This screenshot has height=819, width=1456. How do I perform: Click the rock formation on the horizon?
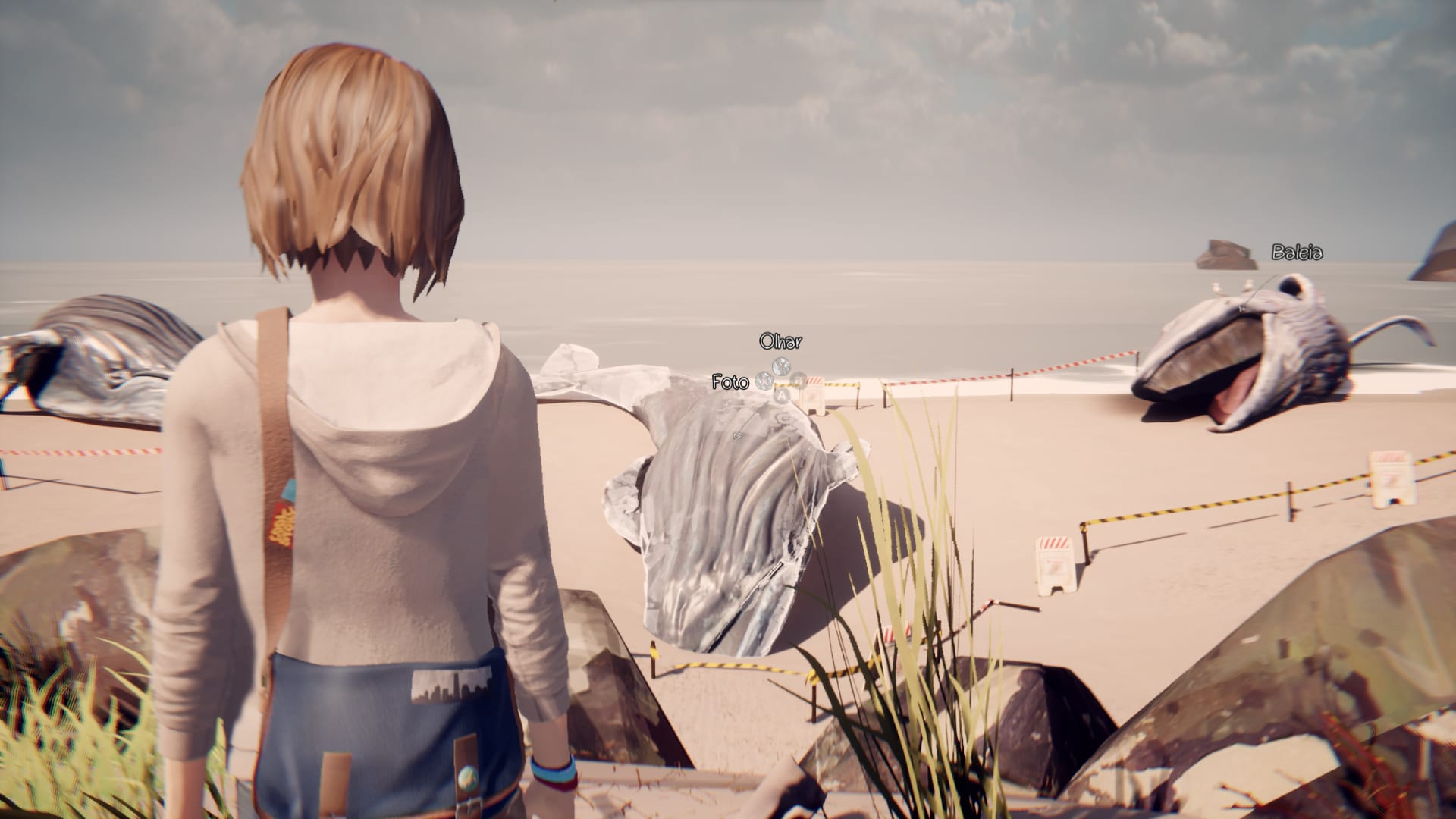(x=1222, y=254)
